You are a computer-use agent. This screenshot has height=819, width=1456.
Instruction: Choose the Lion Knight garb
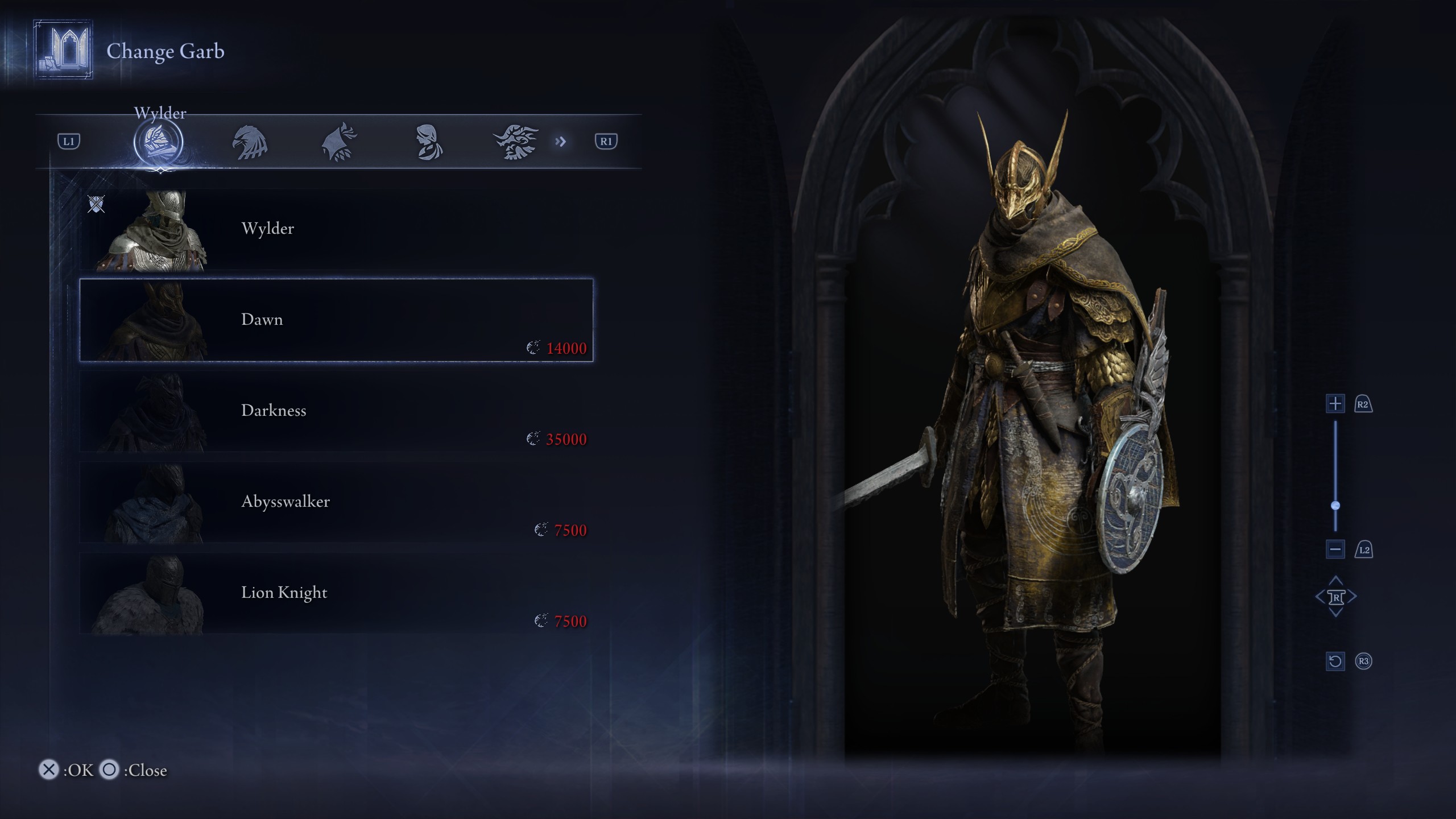(336, 593)
